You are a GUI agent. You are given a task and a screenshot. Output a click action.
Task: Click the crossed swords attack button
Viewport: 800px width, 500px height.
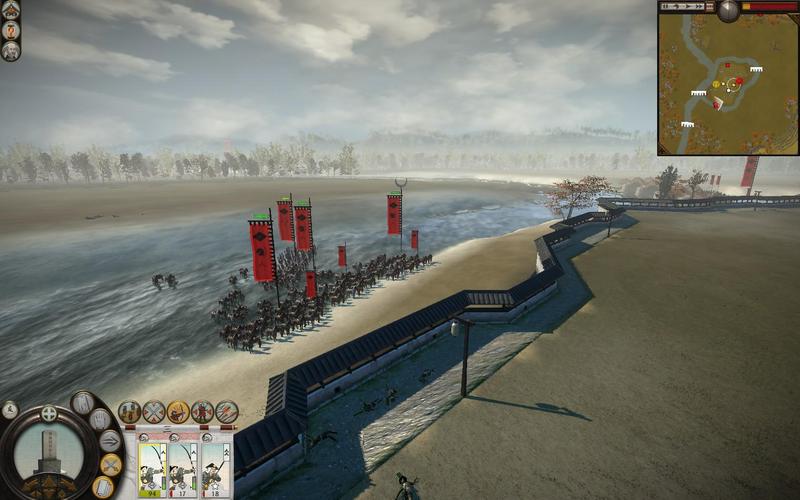pos(110,465)
